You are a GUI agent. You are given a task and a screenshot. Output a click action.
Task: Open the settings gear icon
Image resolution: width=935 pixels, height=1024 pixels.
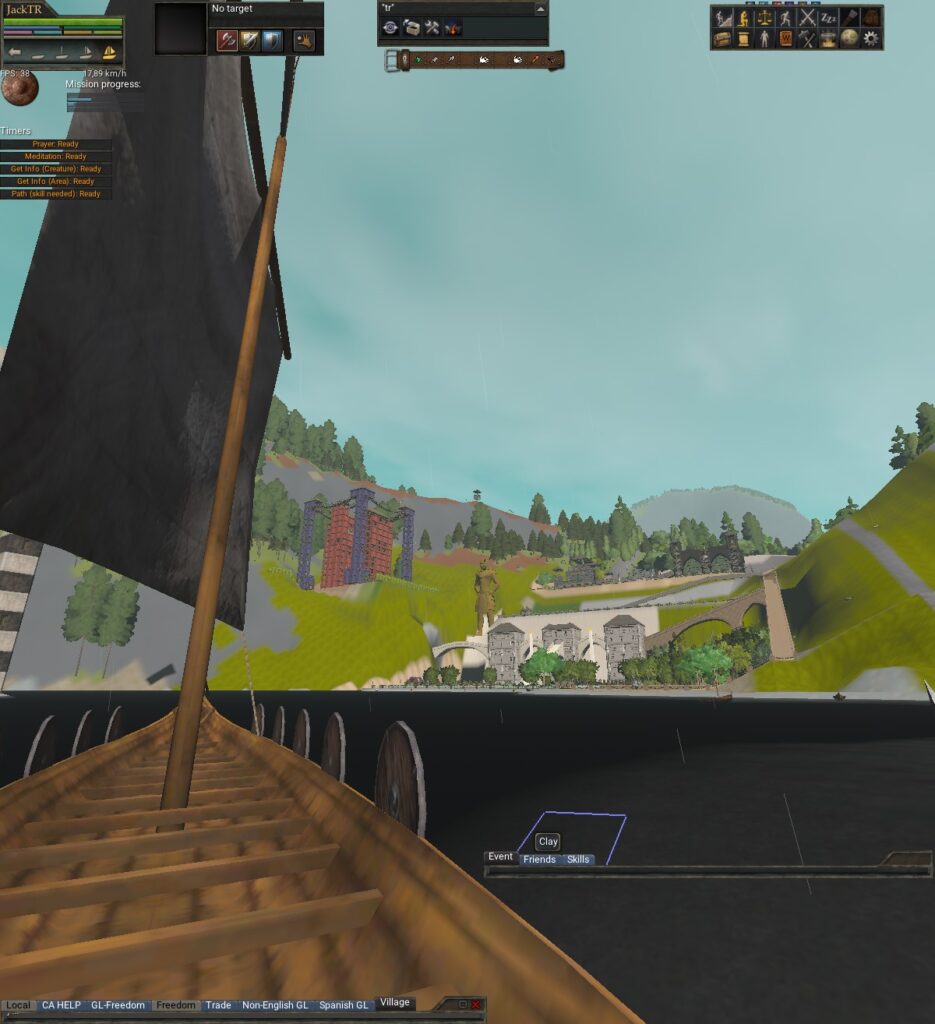pos(871,38)
